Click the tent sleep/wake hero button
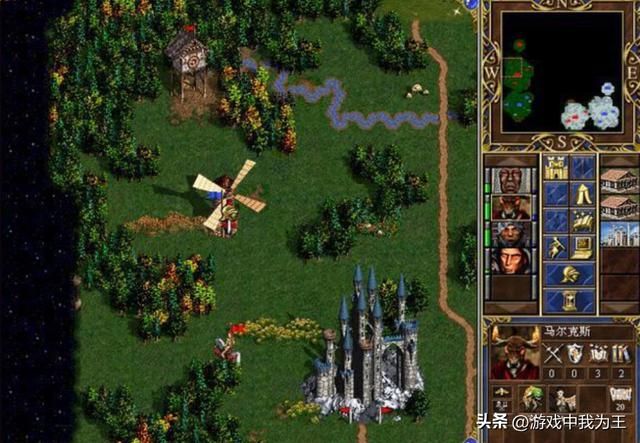The width and height of the screenshot is (640, 443). pos(583,194)
